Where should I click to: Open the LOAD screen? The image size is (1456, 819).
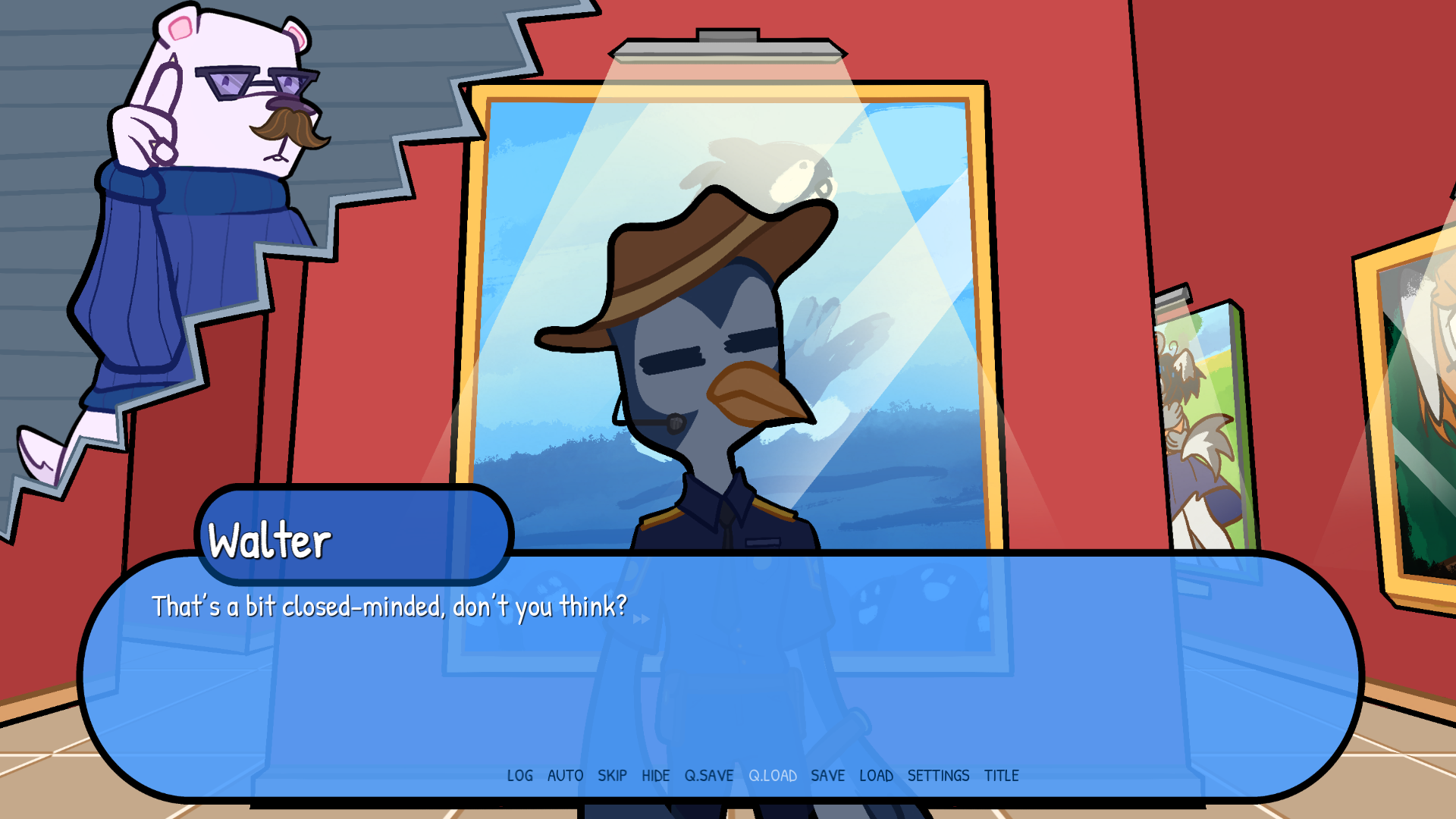(x=877, y=776)
